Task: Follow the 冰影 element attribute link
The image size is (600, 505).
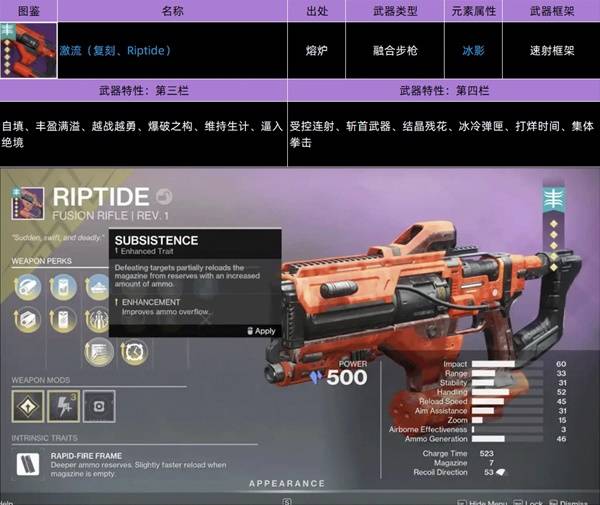Action: [473, 49]
